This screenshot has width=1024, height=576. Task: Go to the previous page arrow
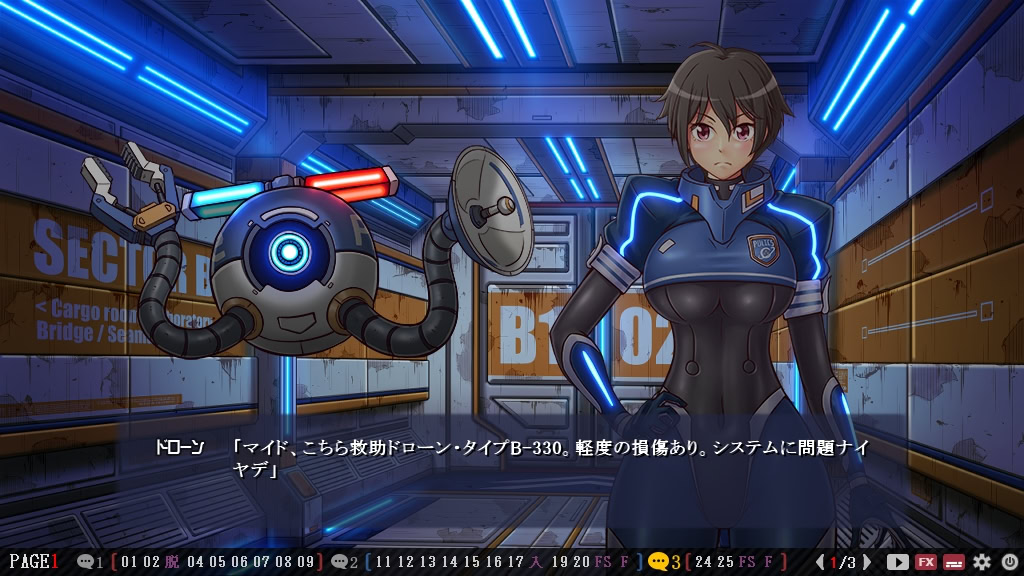(821, 562)
